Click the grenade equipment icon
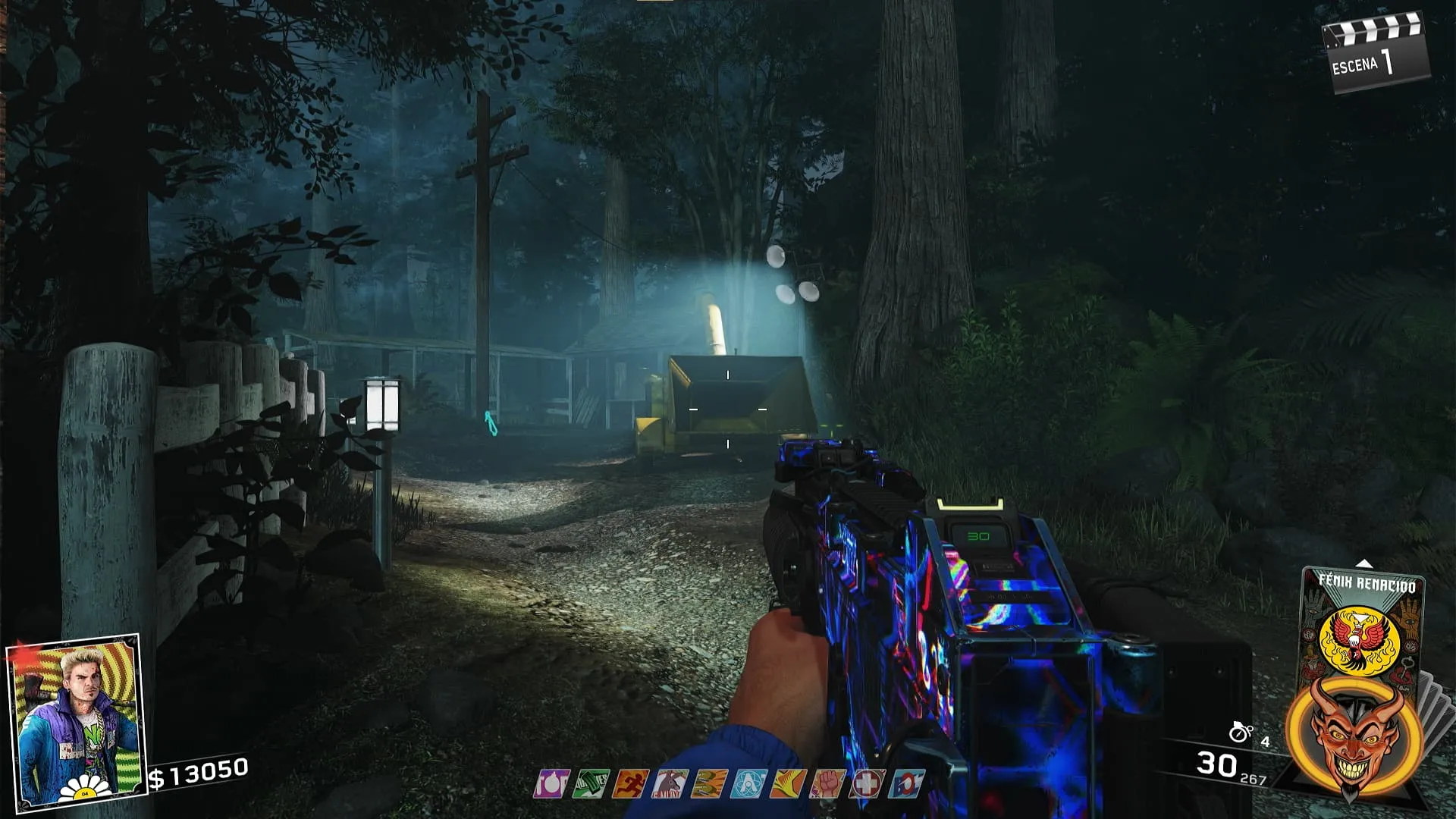 (1241, 731)
